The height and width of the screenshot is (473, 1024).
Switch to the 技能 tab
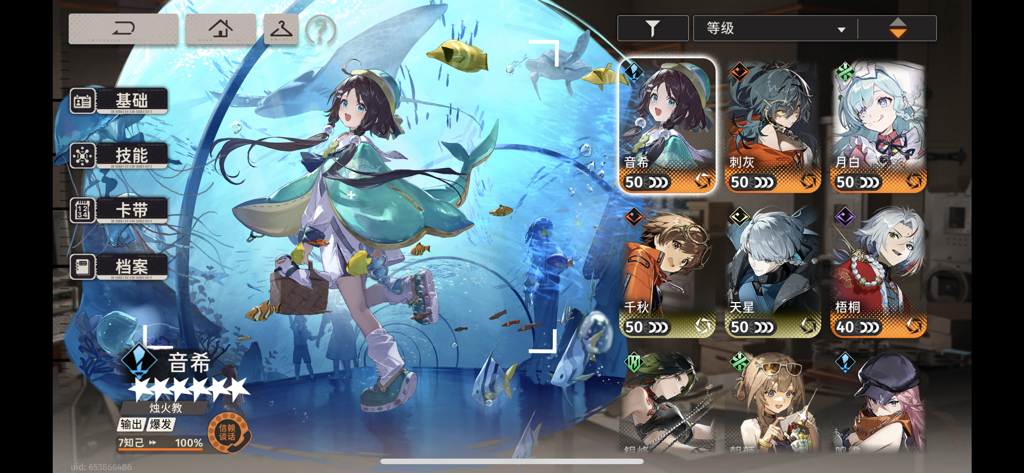(x=119, y=155)
